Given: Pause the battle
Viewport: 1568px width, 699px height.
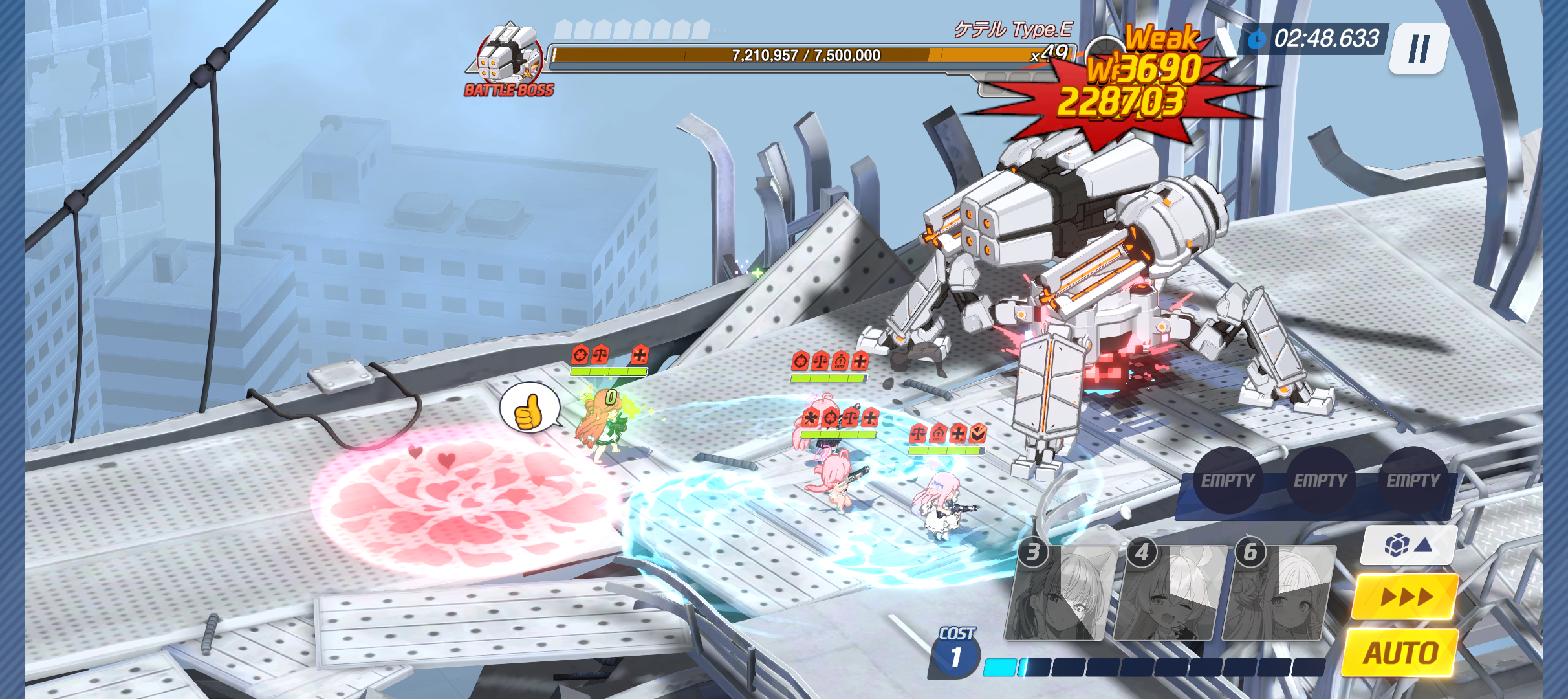Looking at the screenshot, I should tap(1419, 49).
